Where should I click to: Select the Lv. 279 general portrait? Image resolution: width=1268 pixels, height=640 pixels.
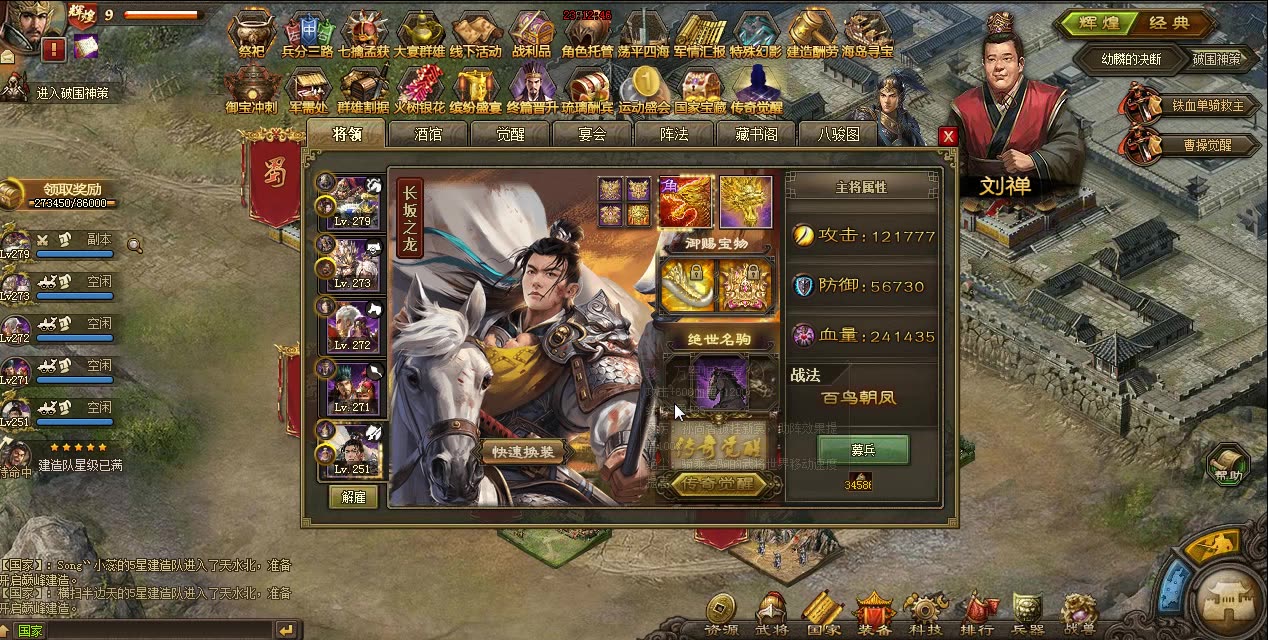tap(354, 203)
